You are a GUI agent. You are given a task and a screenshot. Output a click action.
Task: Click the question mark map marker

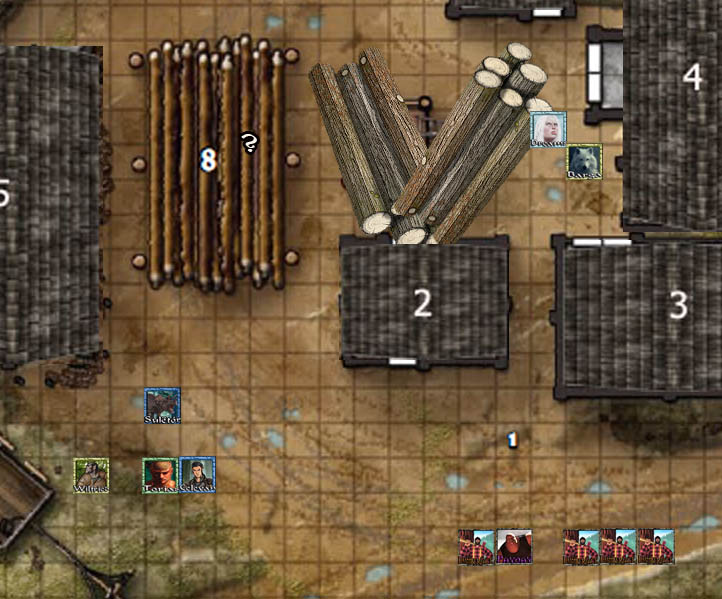pyautogui.click(x=249, y=144)
